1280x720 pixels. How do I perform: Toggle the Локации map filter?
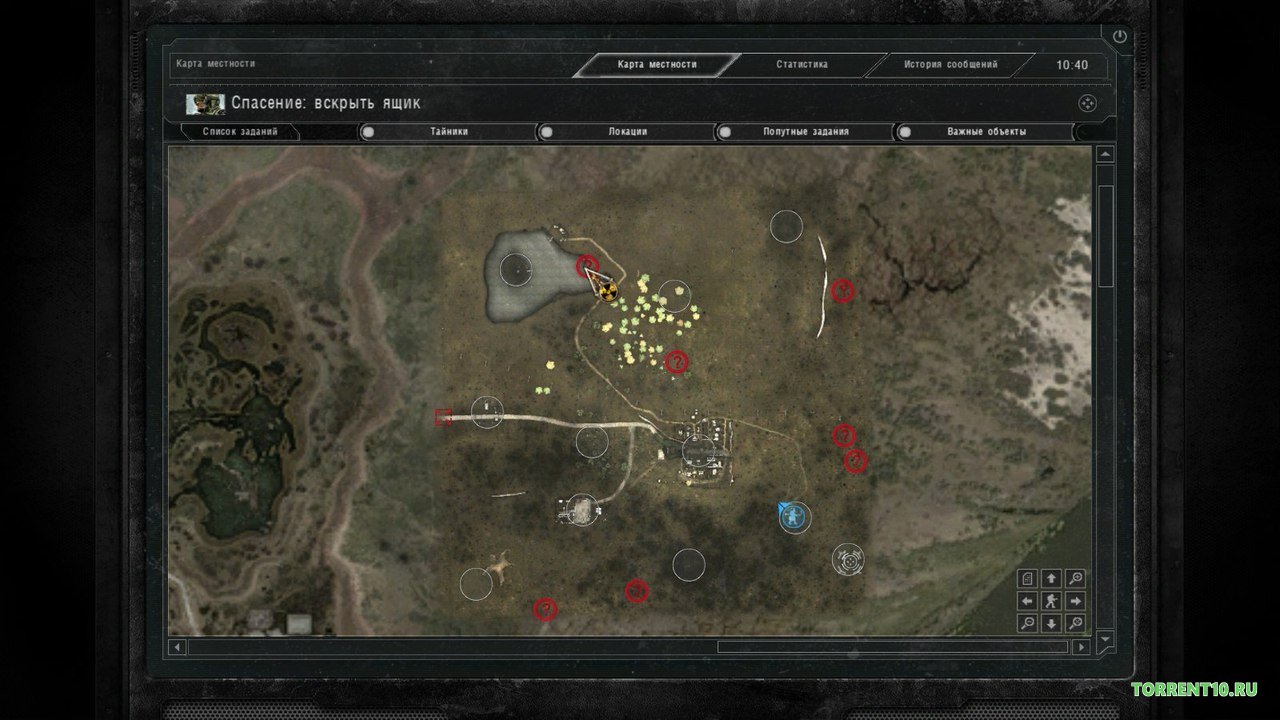click(x=546, y=131)
